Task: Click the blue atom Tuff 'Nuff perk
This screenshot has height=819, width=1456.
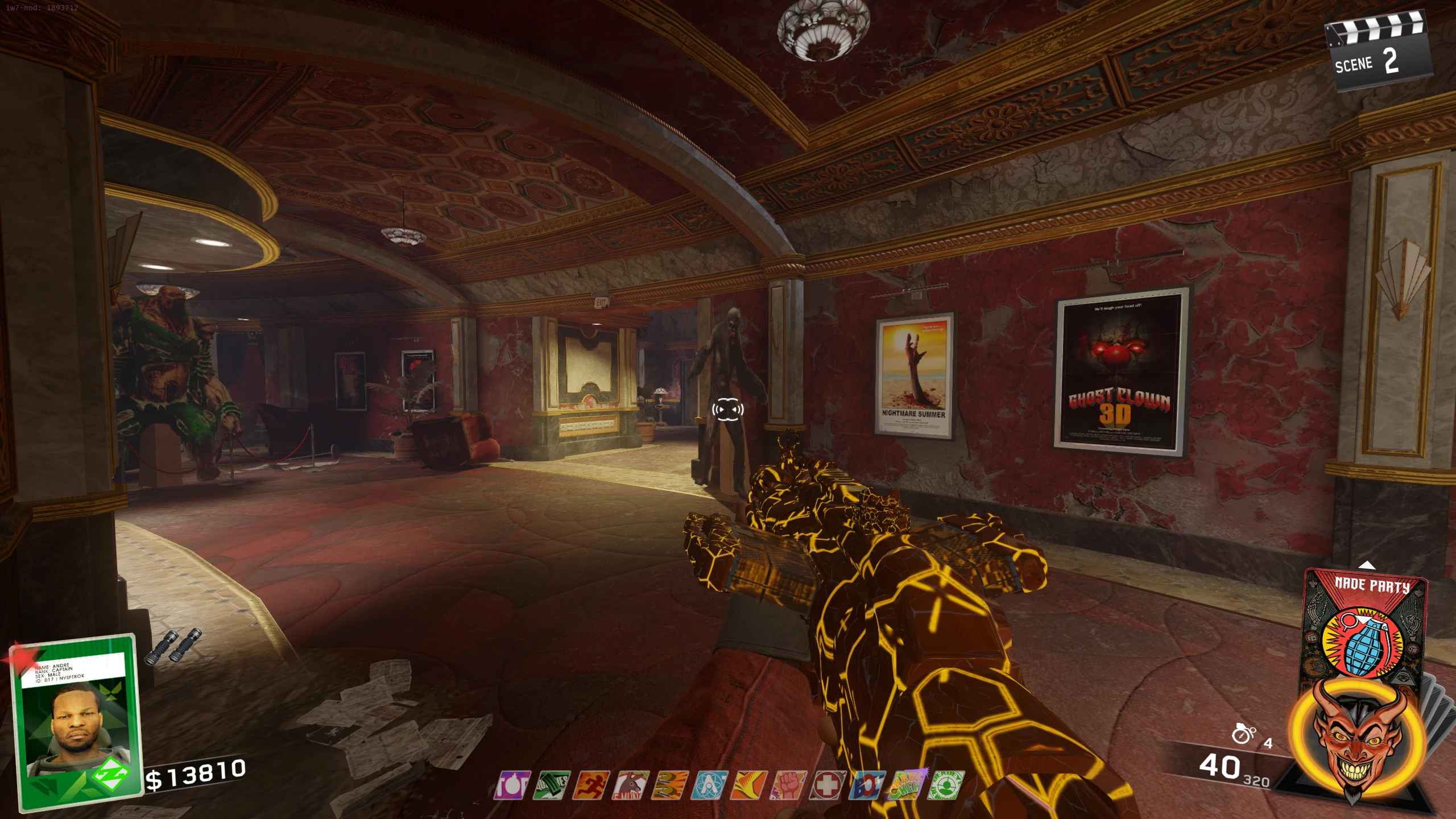Action: [x=709, y=785]
